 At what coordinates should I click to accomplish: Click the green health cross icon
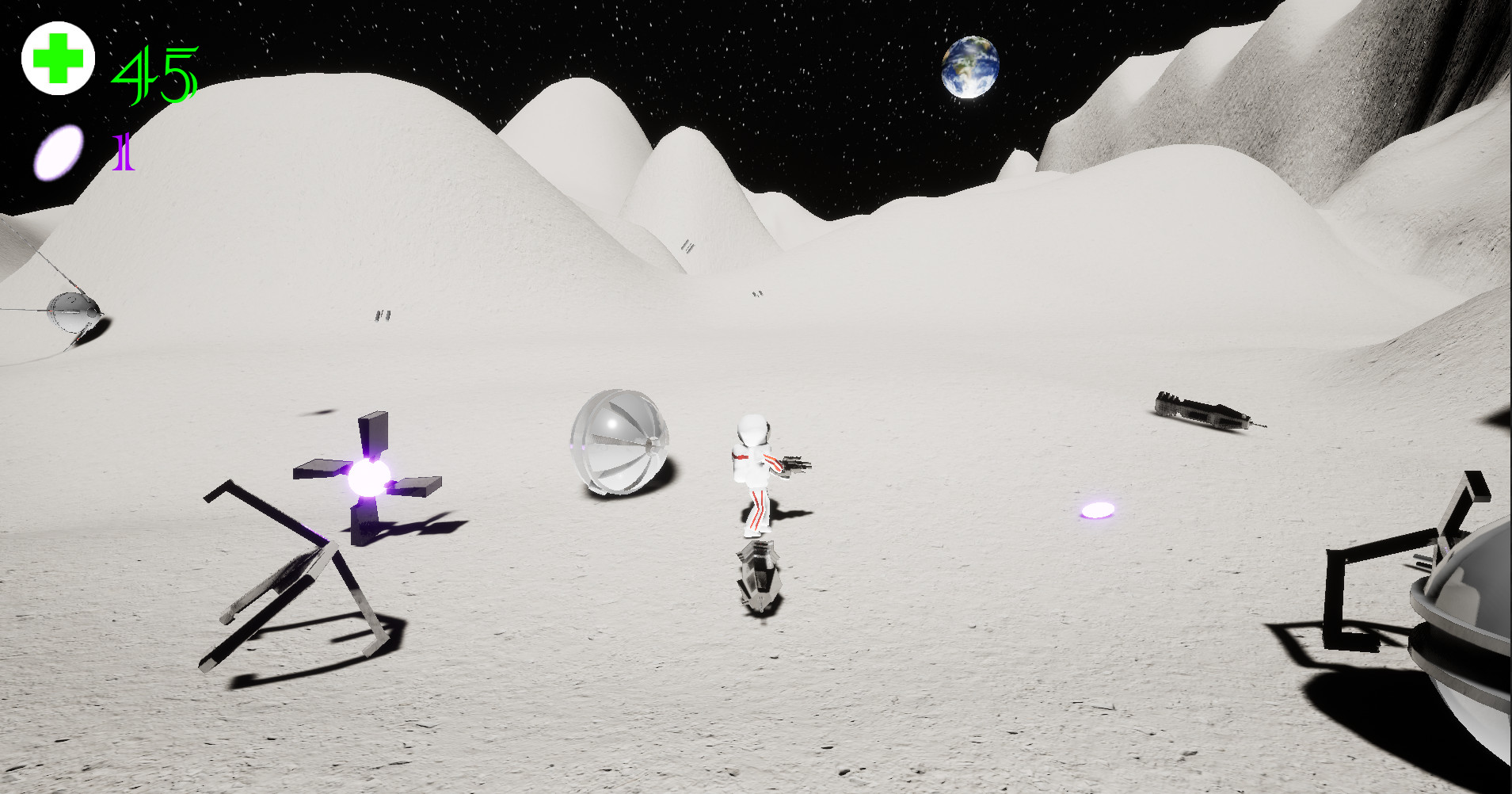(x=58, y=57)
